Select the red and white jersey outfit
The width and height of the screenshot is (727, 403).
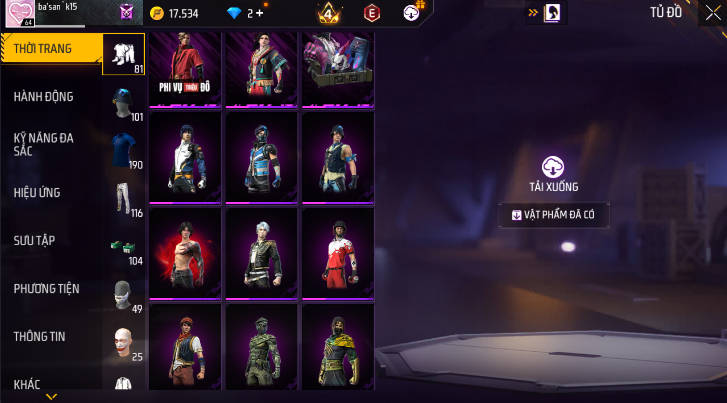pos(338,253)
